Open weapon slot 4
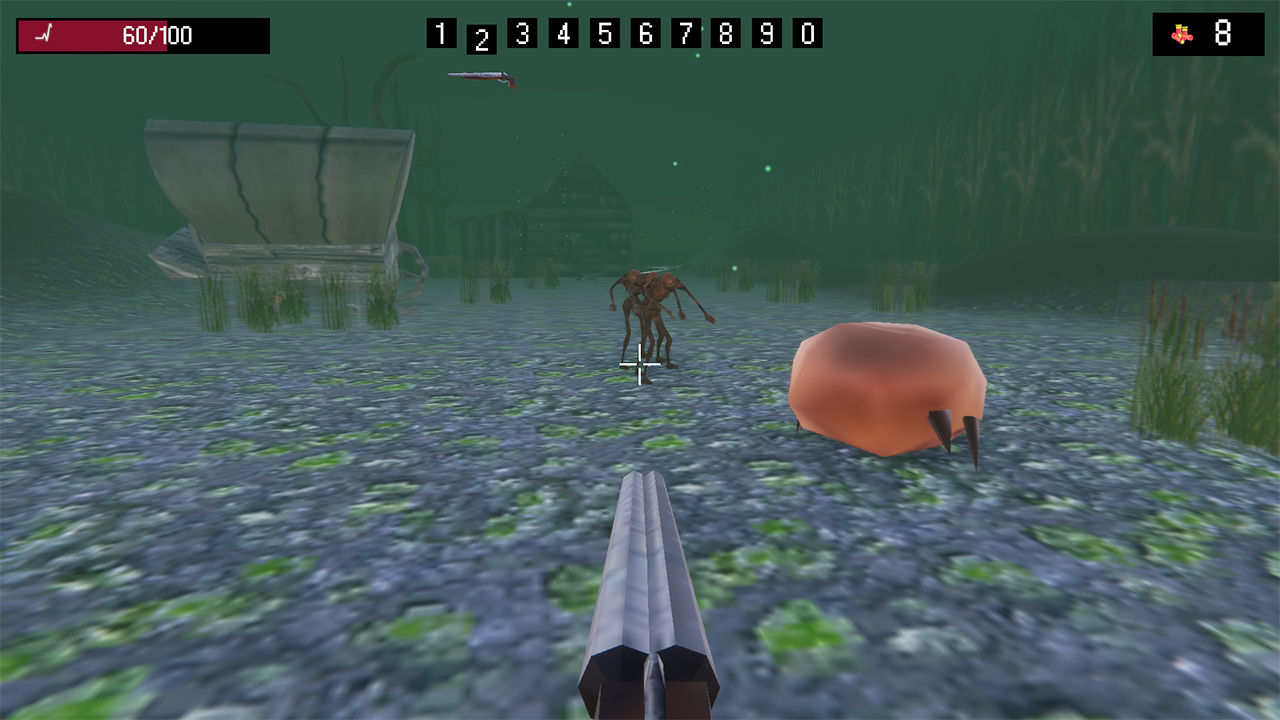The height and width of the screenshot is (720, 1280). (x=563, y=33)
